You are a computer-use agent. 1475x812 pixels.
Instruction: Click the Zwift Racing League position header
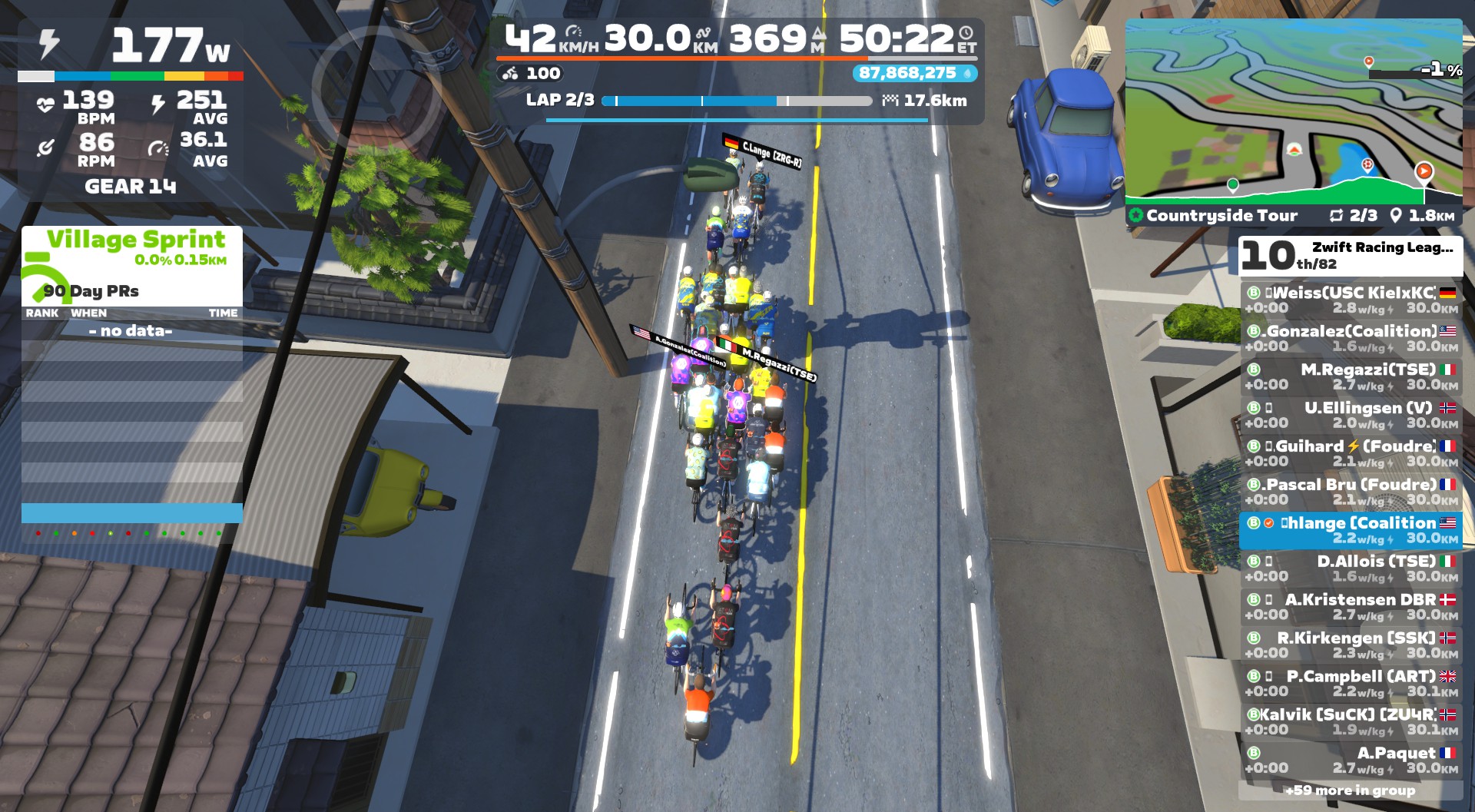1350,256
